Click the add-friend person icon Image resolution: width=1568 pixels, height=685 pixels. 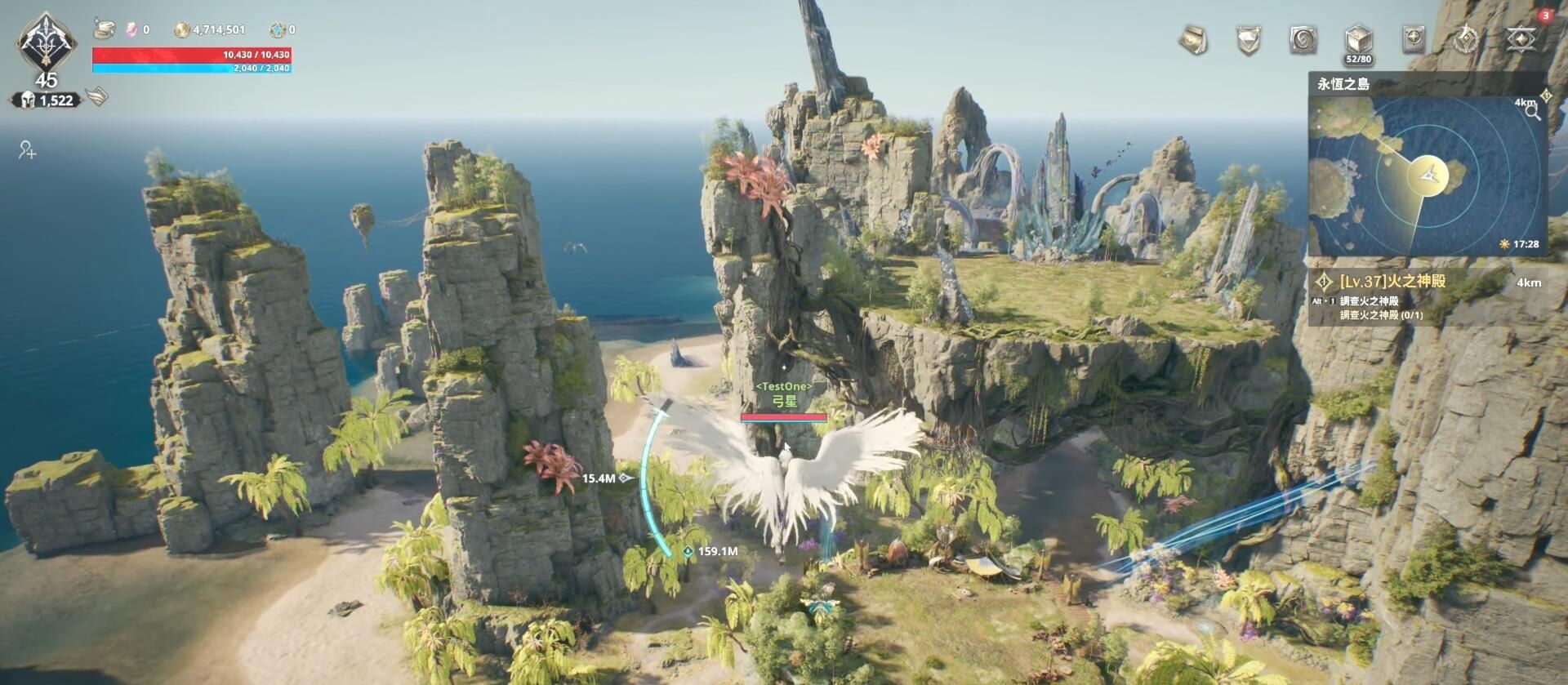click(28, 149)
